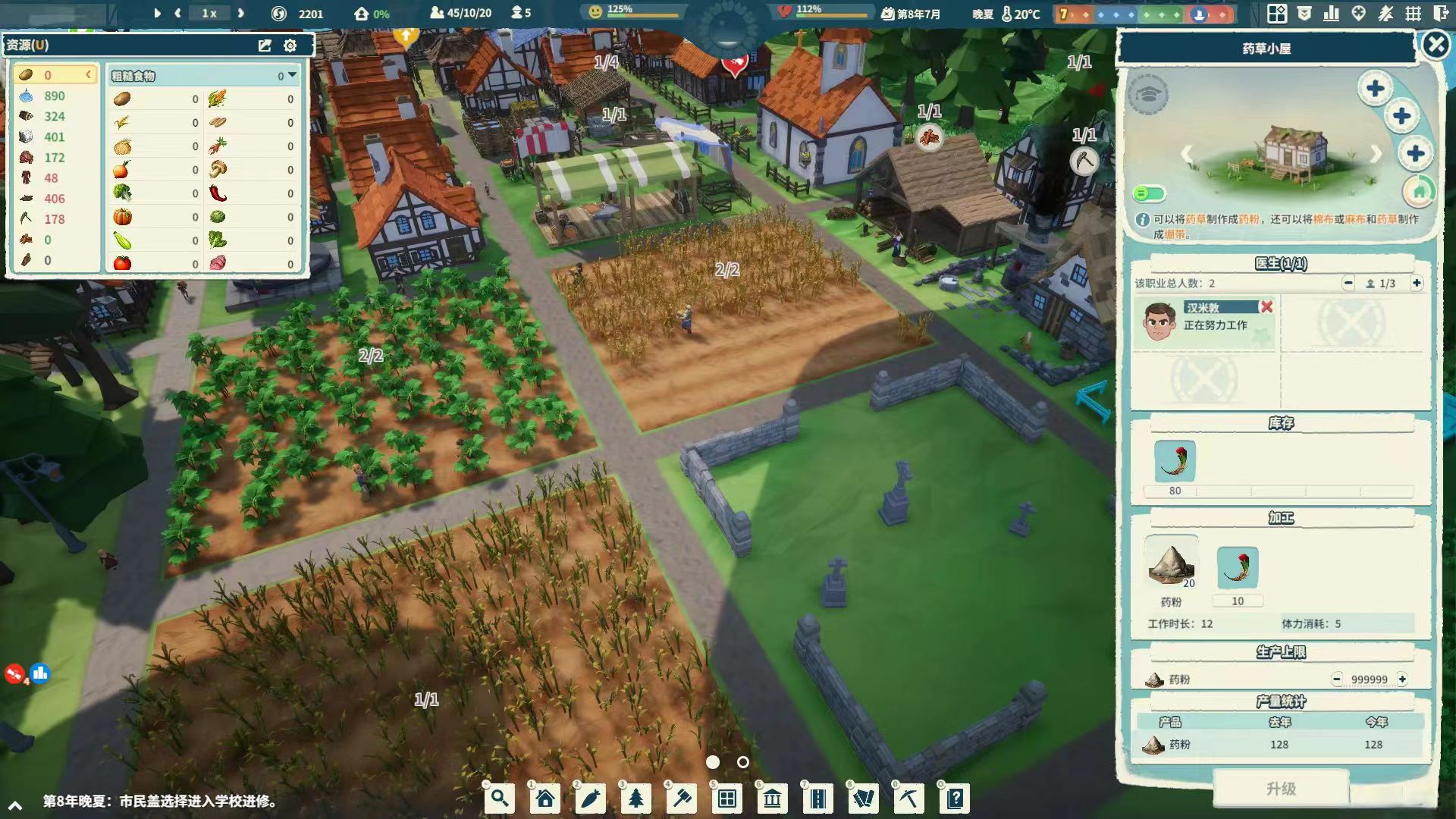Close the 药草小屋 building panel
Viewport: 1456px width, 819px height.
tap(1436, 45)
